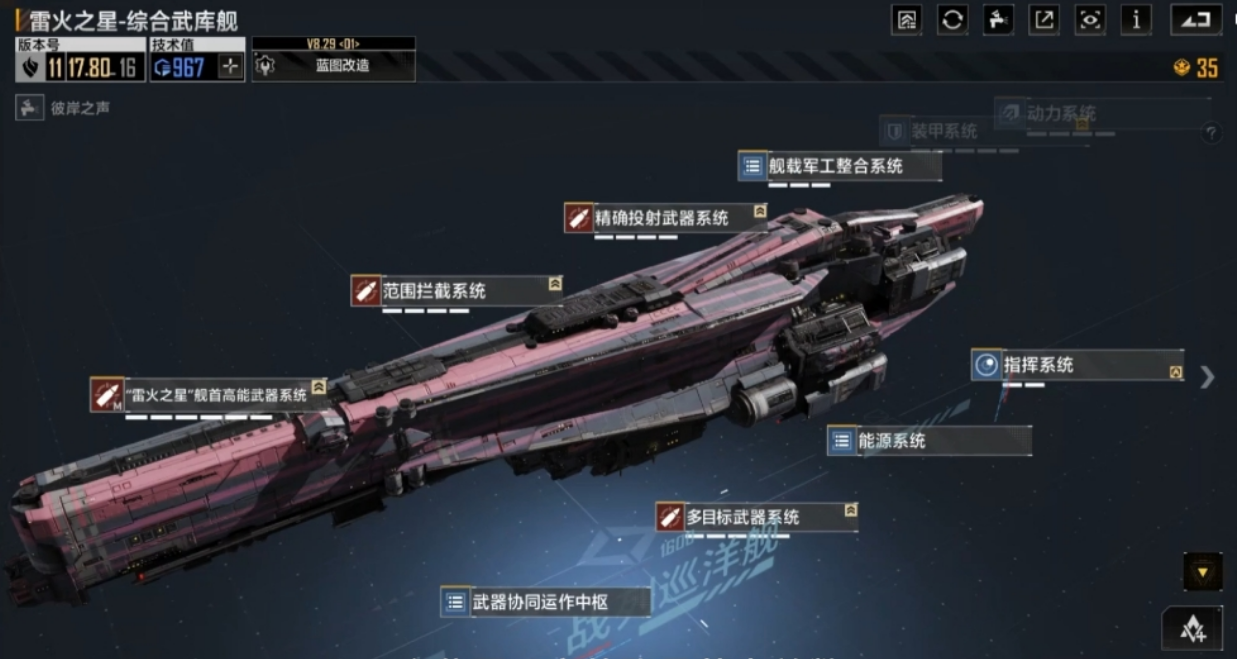Select the 范围拦截系统 module
The width and height of the screenshot is (1237, 659).
click(x=450, y=291)
